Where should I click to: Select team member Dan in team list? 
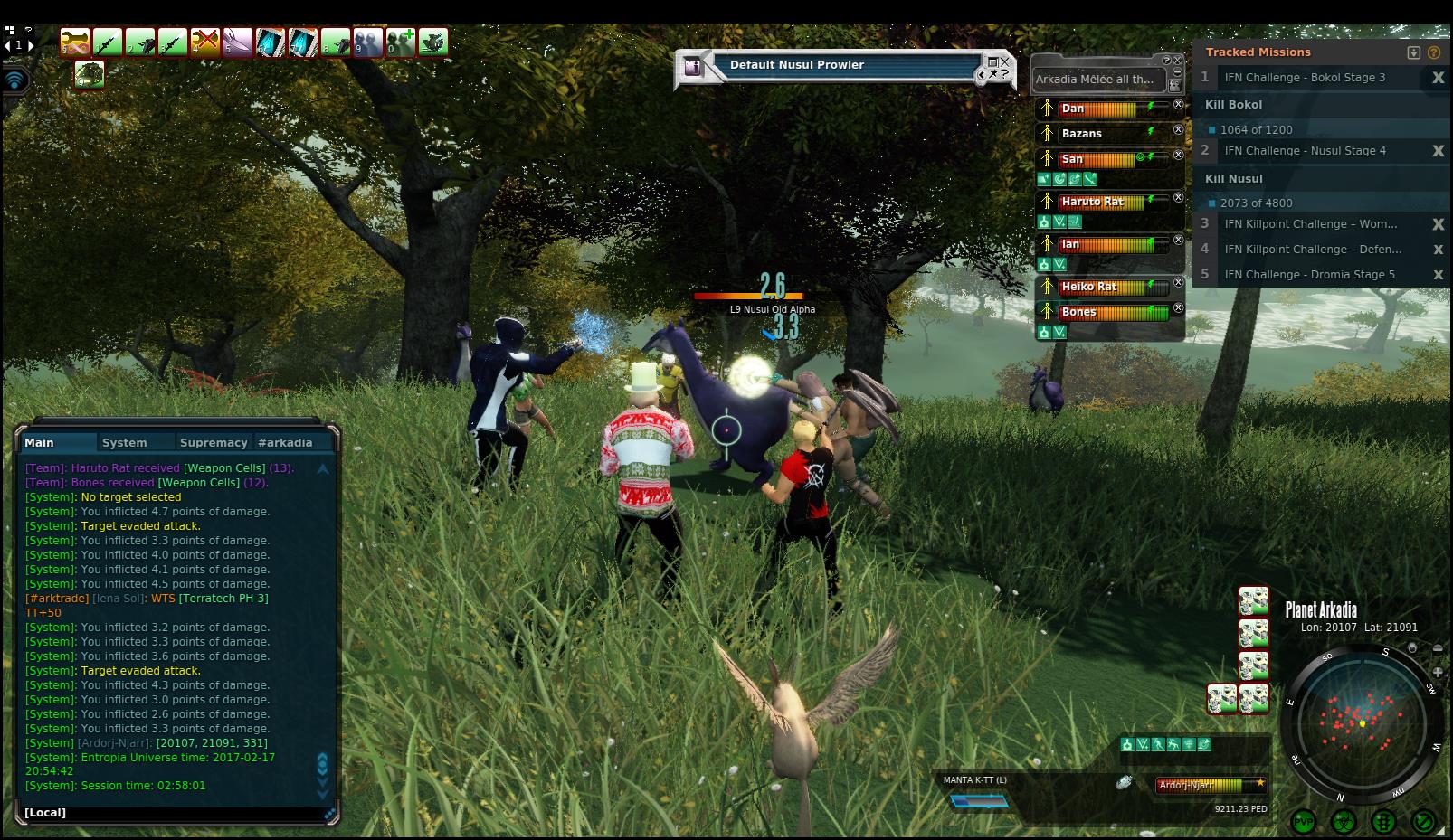pos(1073,109)
